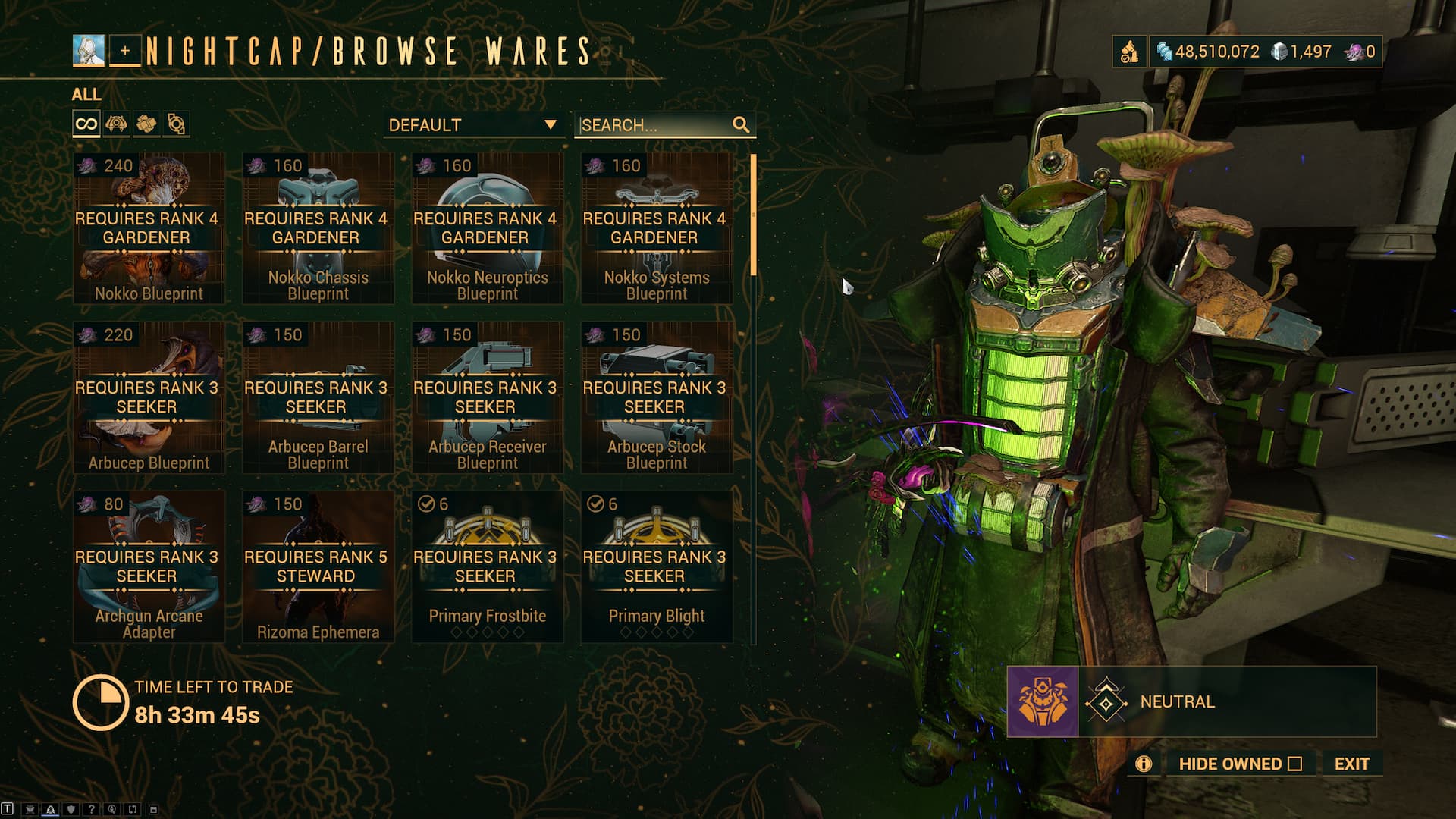
Task: Pick the Nokko Neuroptics Blueprint tile
Action: coord(487,227)
